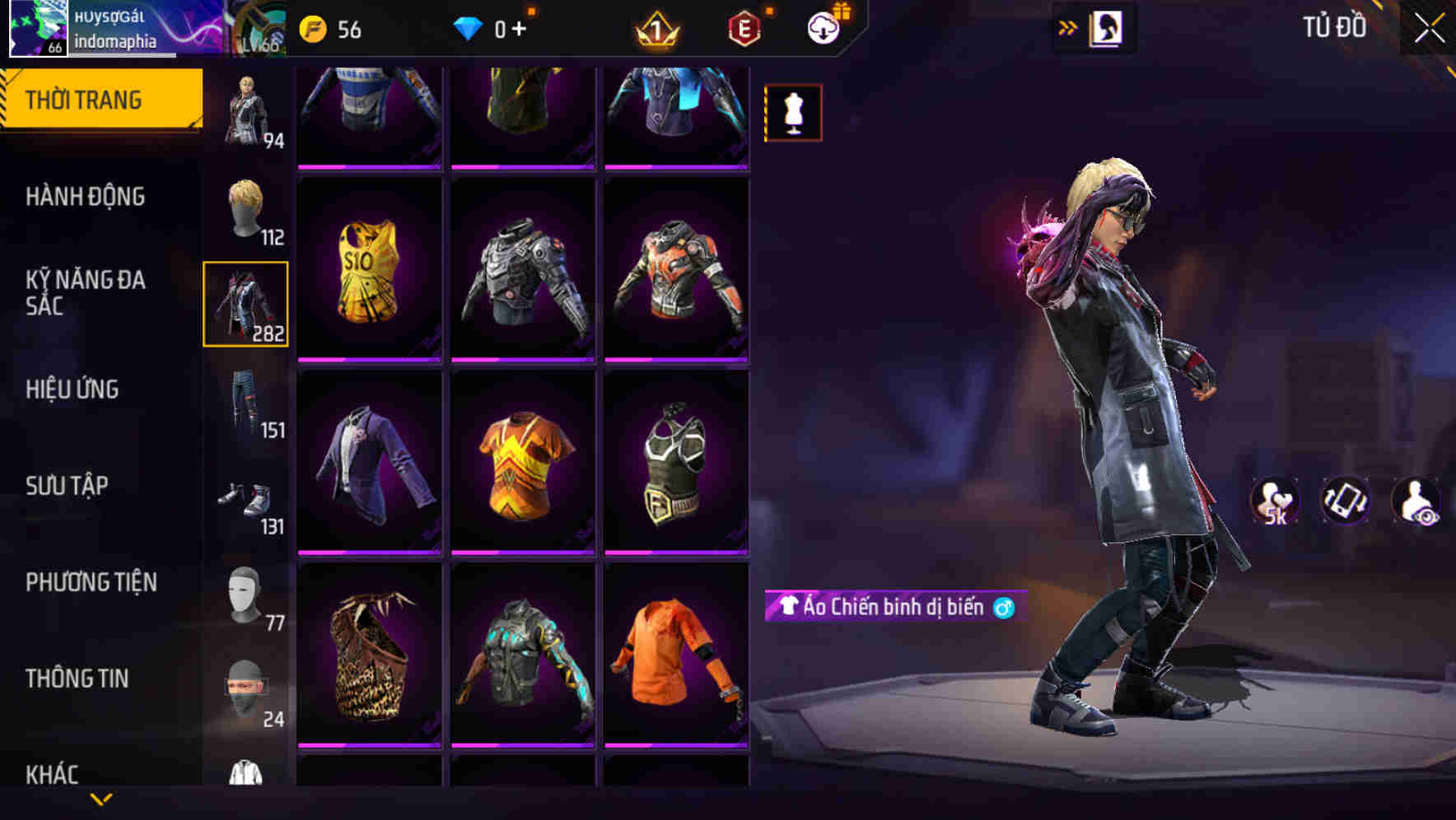Click the crown rank badge icon
The width and height of the screenshot is (1456, 820).
[655, 28]
